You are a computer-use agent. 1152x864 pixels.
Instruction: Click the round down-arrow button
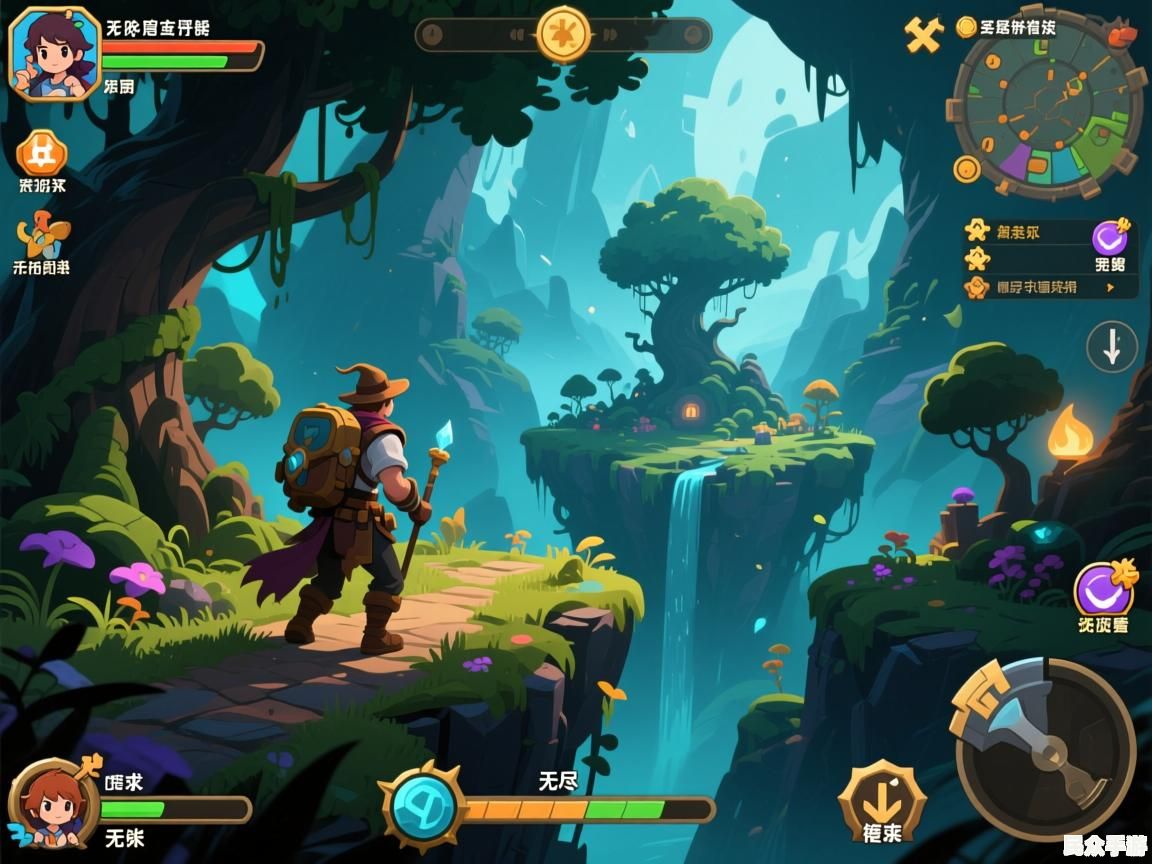click(x=1112, y=347)
